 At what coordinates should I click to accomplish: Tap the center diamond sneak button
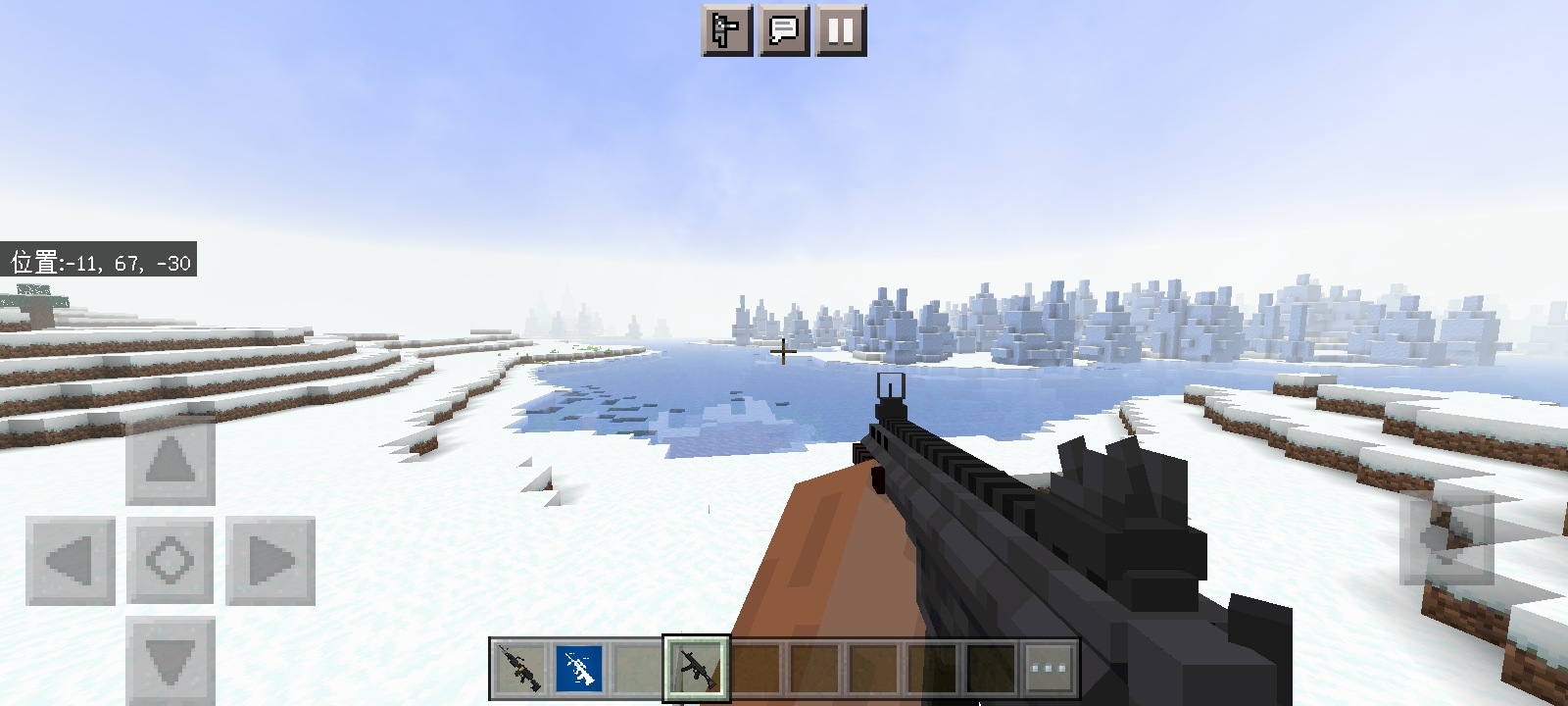tap(171, 561)
